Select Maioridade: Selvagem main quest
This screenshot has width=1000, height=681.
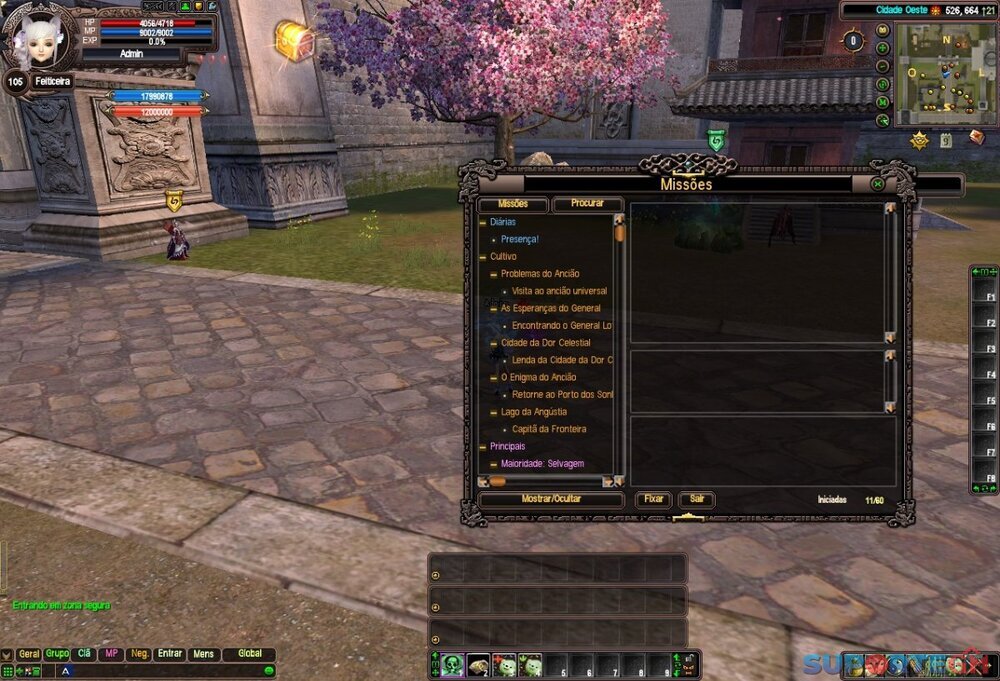[542, 464]
